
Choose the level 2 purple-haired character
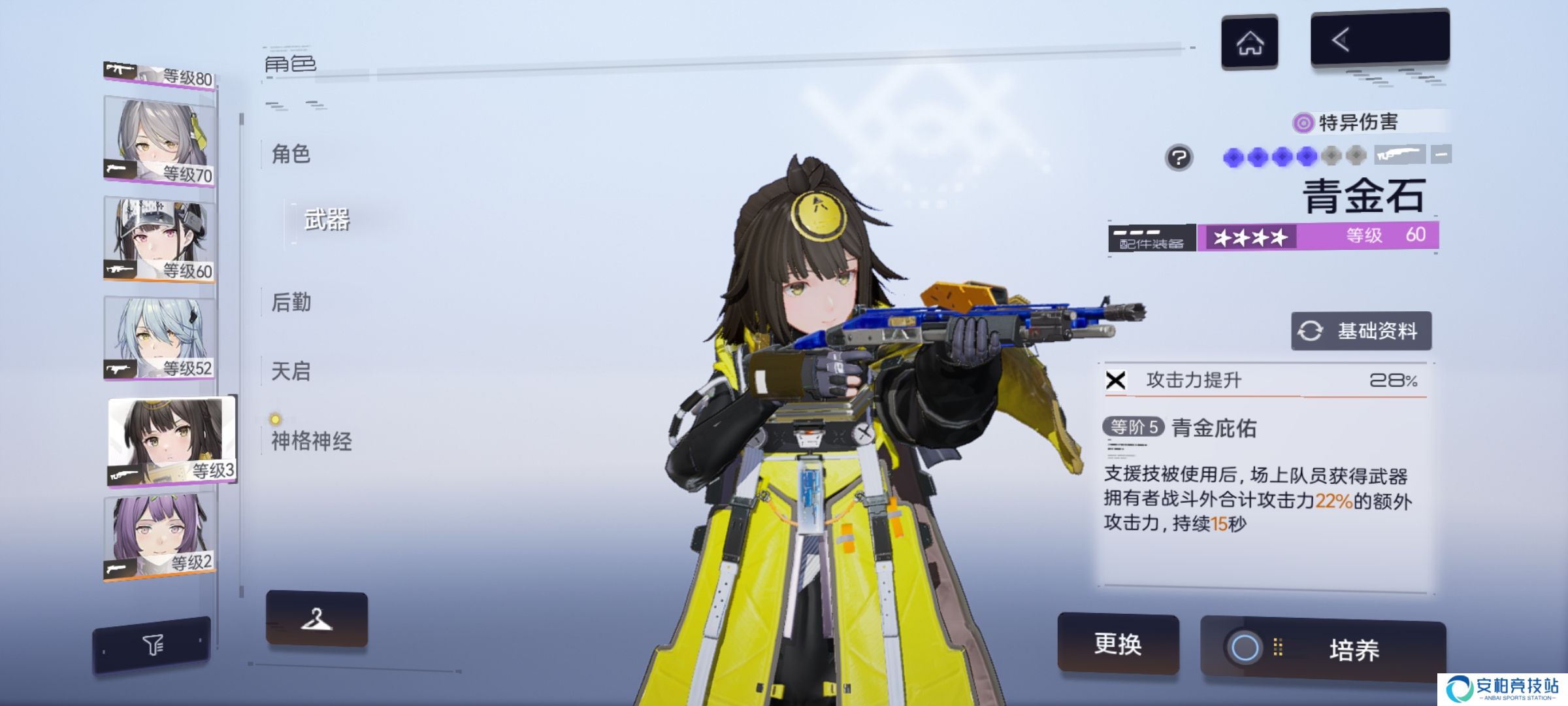coord(159,536)
